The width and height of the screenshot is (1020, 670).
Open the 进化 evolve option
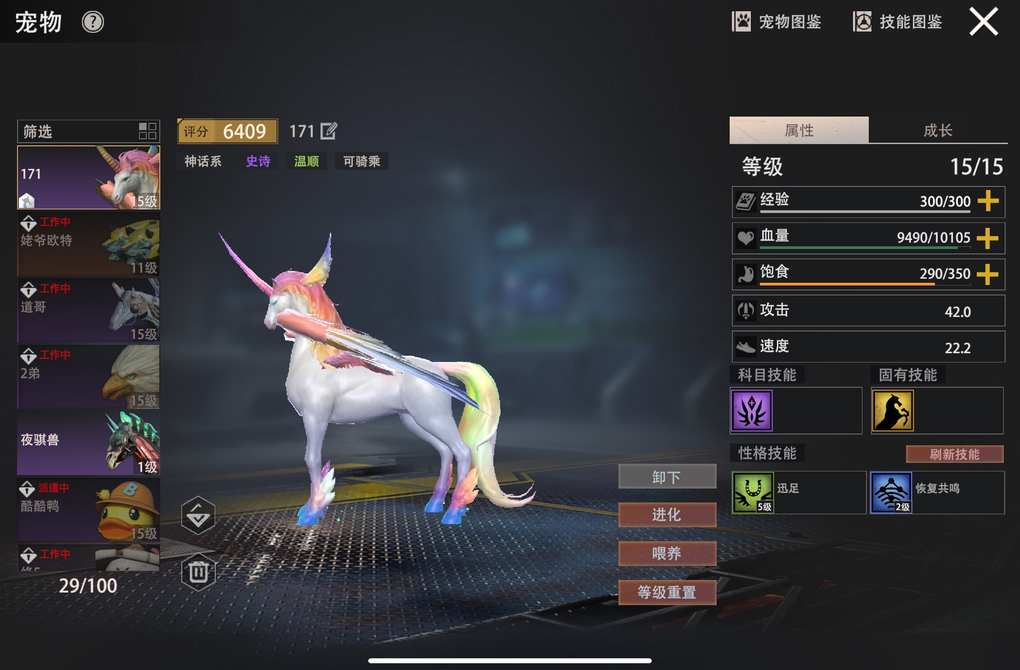[667, 515]
